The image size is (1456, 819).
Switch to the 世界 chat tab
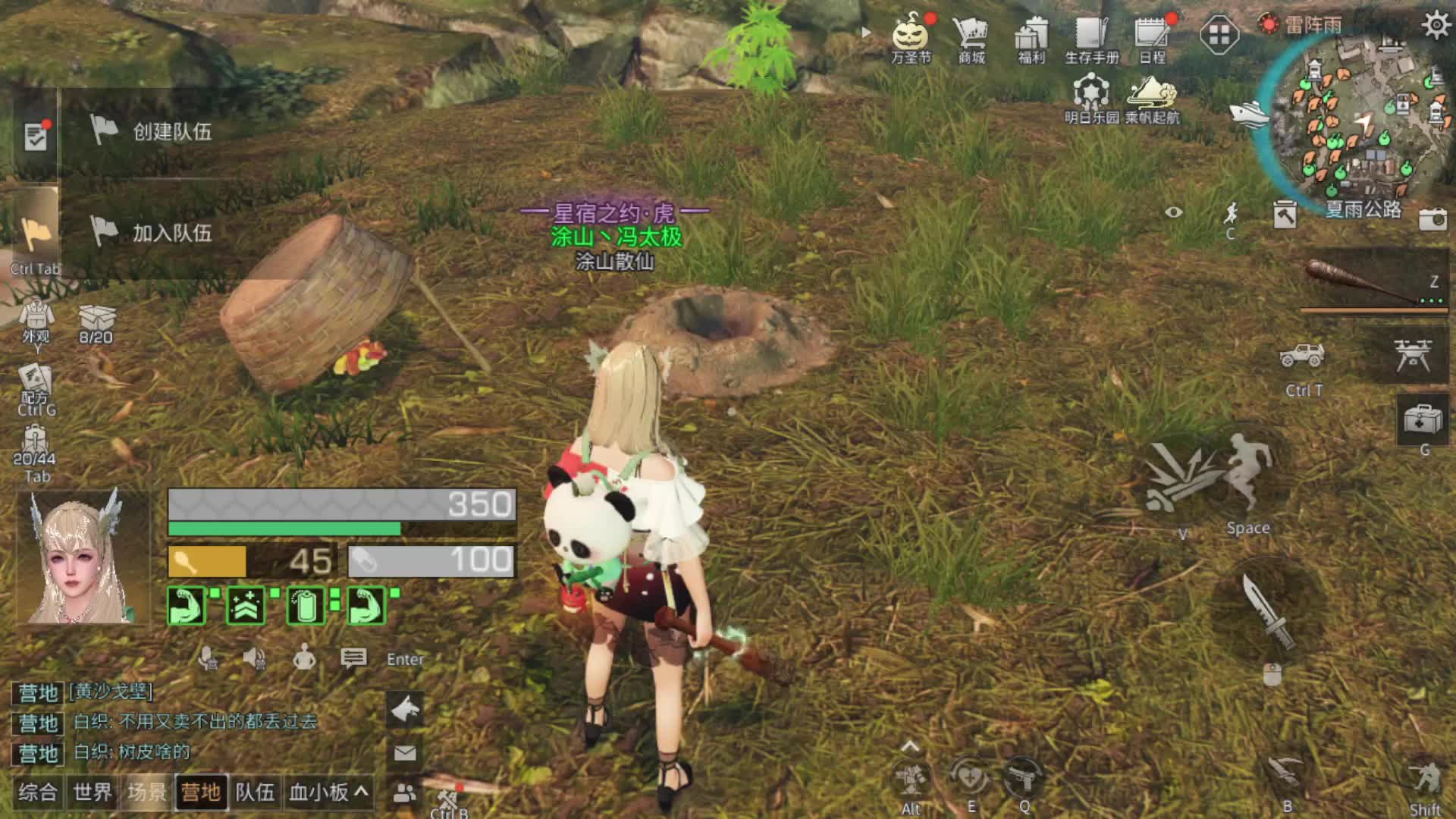tap(93, 792)
